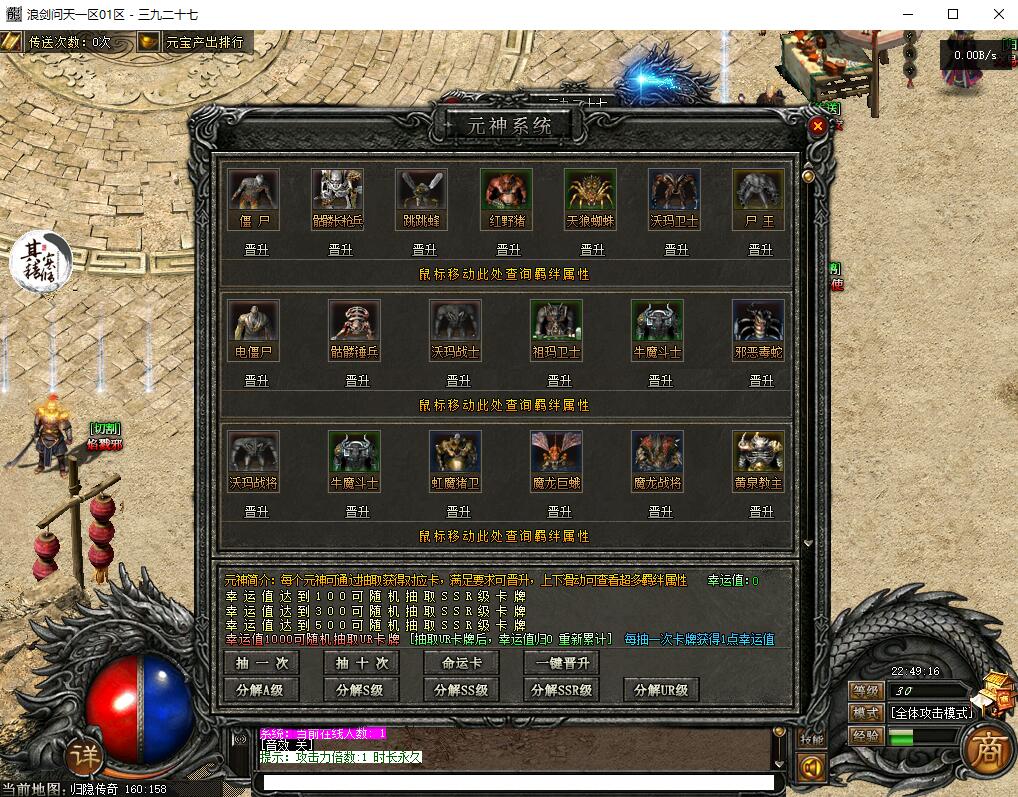The image size is (1018, 797).
Task: Activate 一键晋升 to promote all
Action: pyautogui.click(x=561, y=663)
